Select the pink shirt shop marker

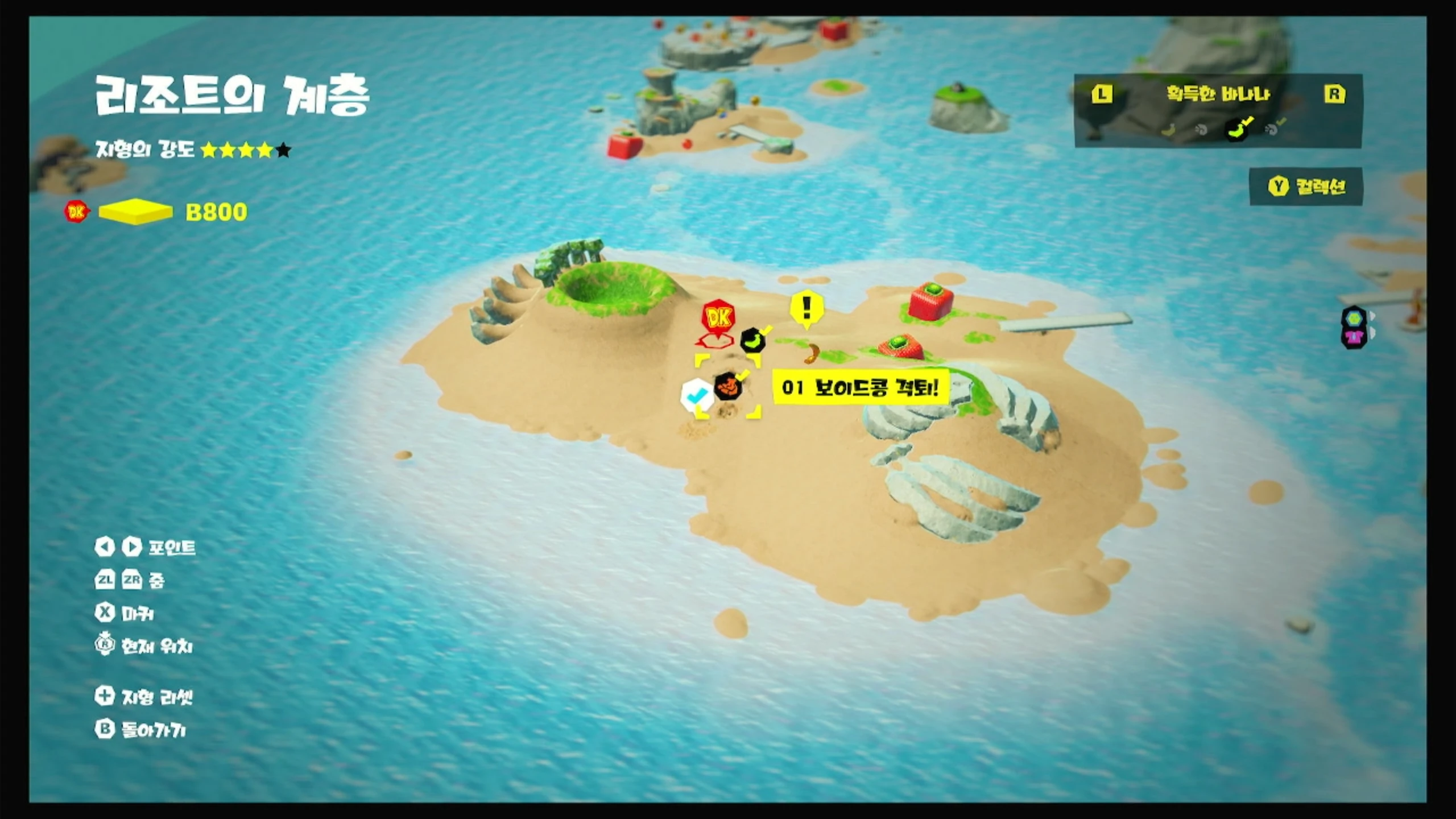[x=1354, y=337]
